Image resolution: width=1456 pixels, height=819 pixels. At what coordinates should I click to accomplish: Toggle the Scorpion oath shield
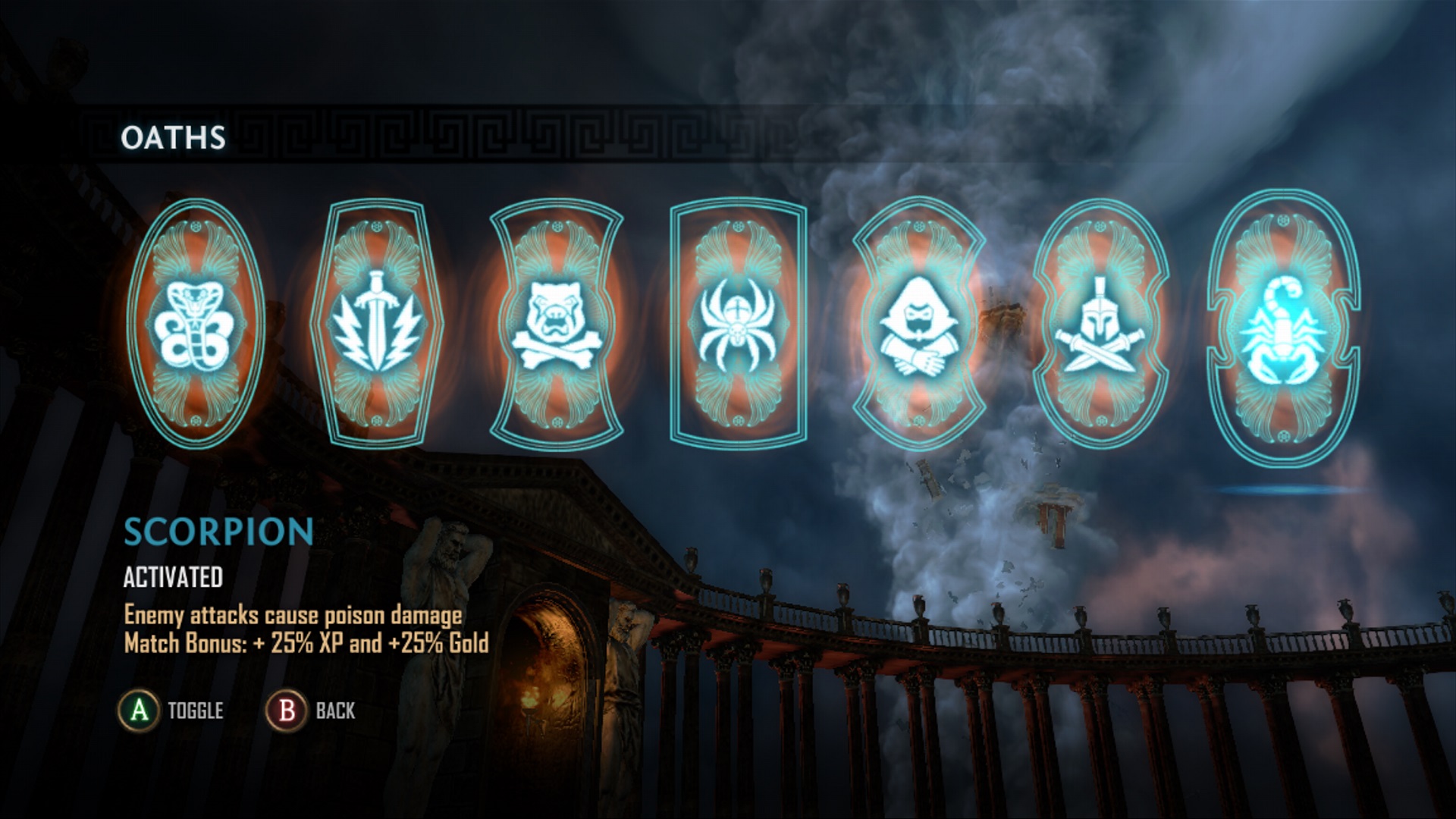[x=1283, y=328]
